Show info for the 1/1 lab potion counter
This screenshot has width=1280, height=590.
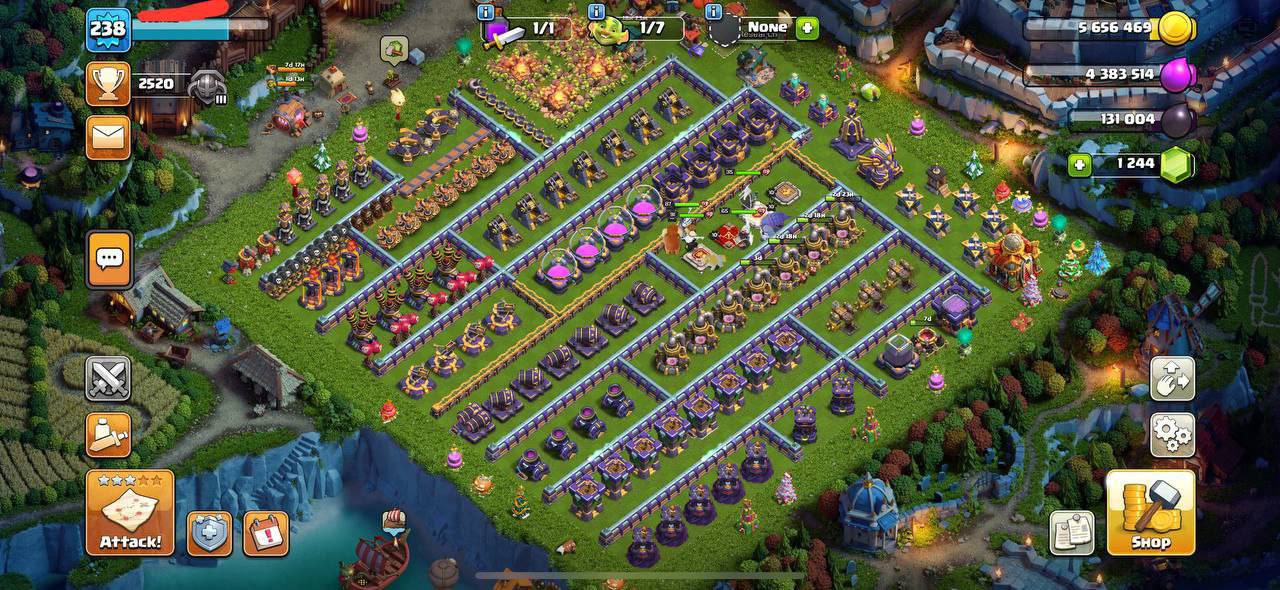point(487,12)
